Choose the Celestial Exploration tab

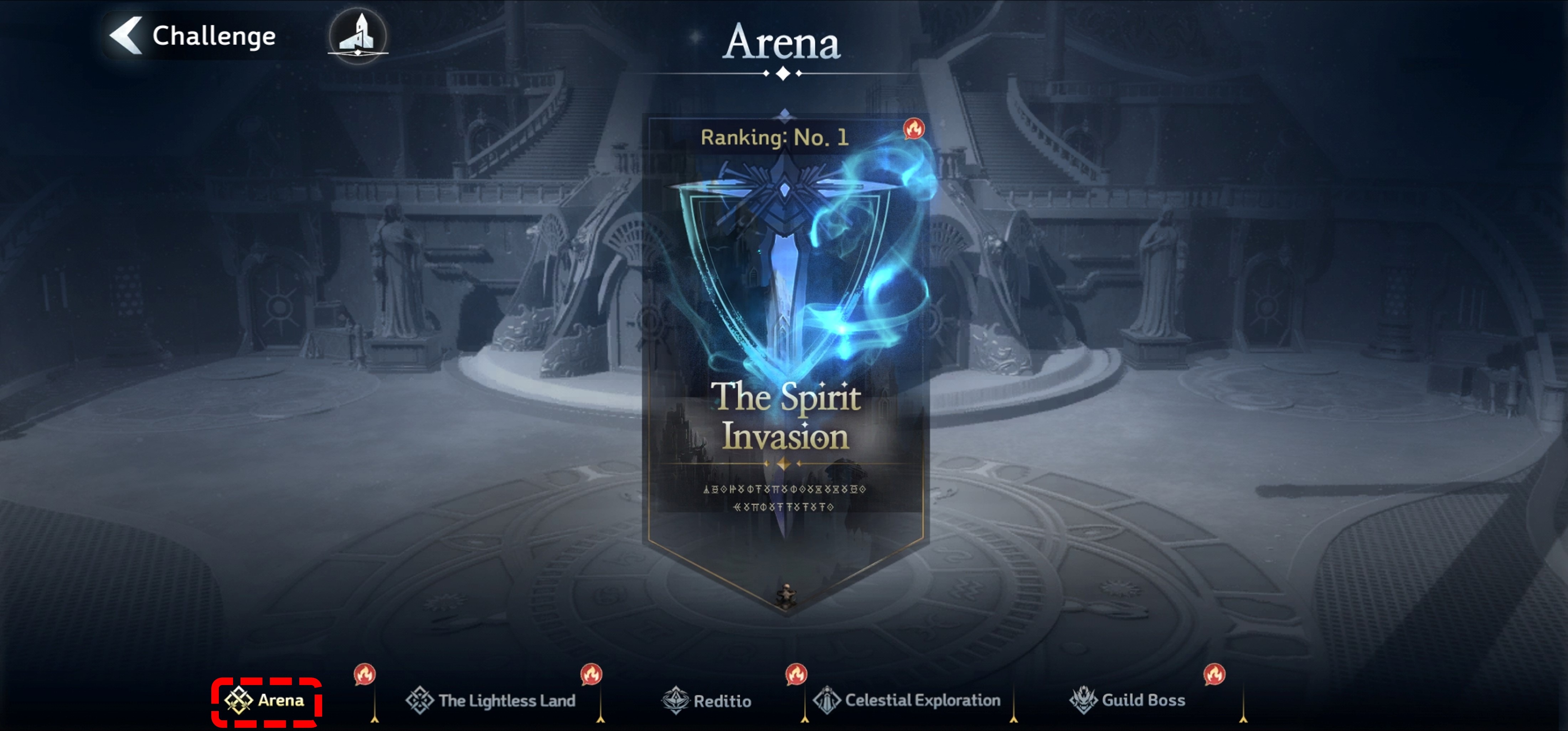908,701
